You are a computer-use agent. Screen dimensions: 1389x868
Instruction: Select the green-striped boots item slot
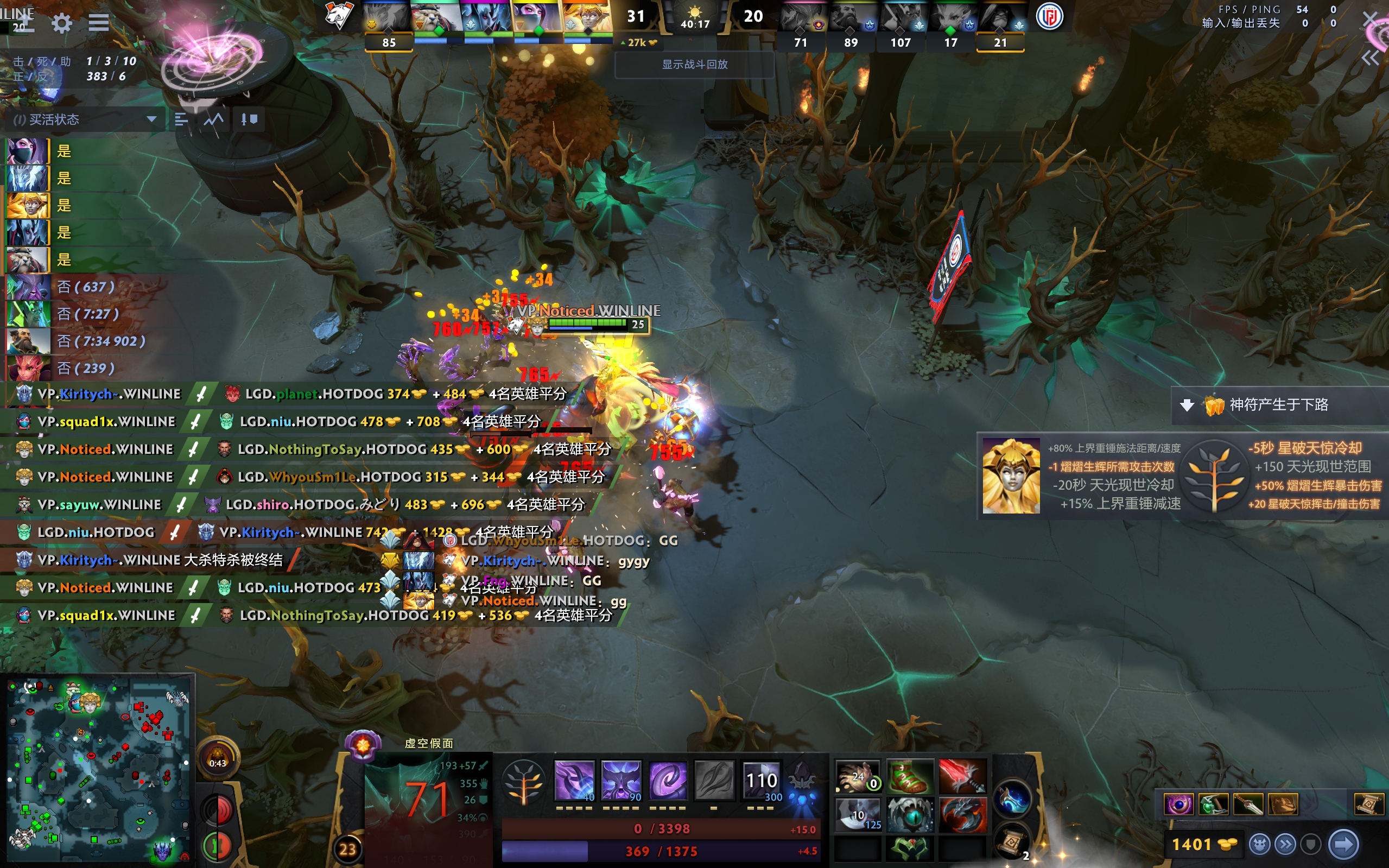909,776
